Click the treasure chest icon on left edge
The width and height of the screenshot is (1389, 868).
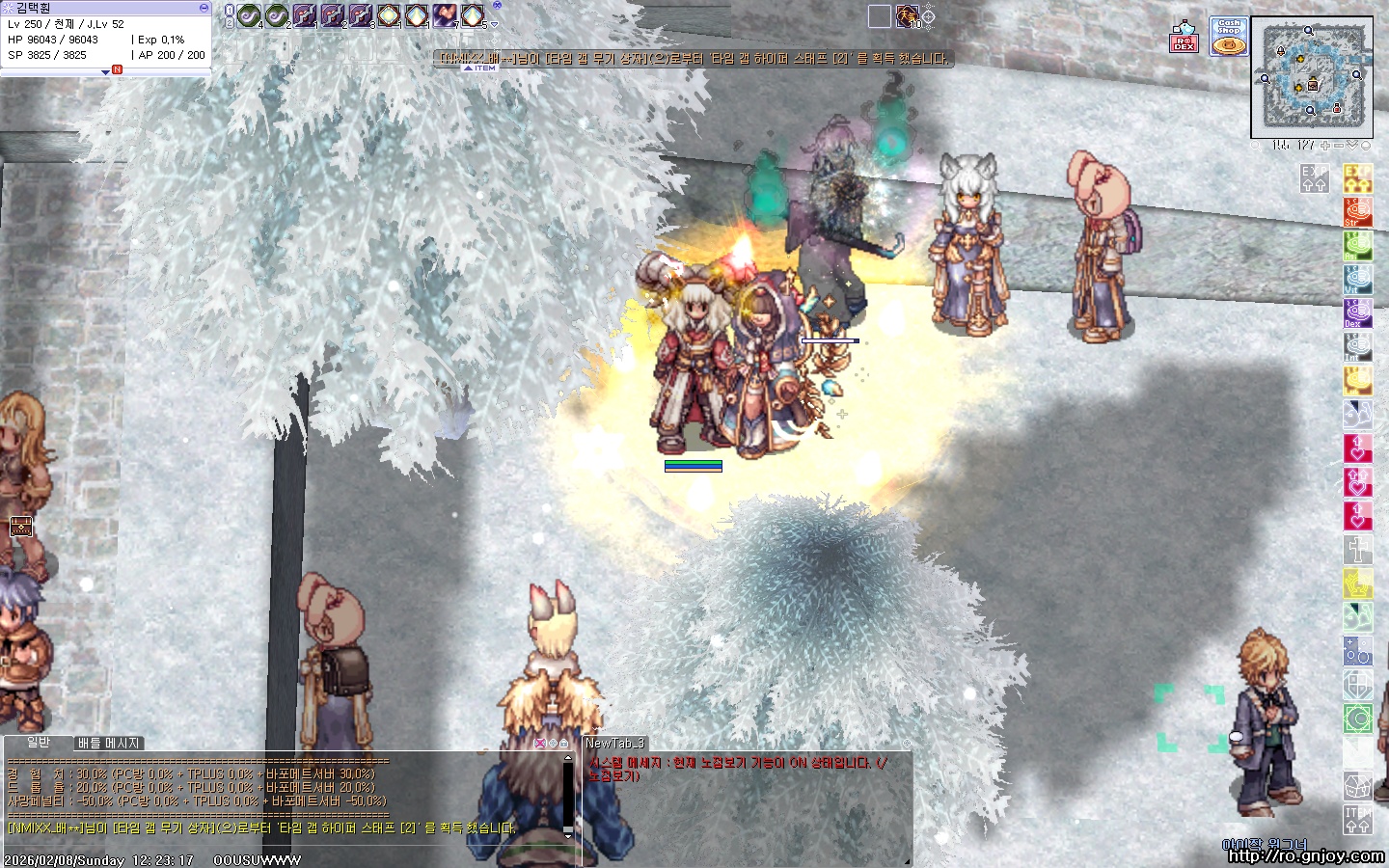pyautogui.click(x=21, y=526)
